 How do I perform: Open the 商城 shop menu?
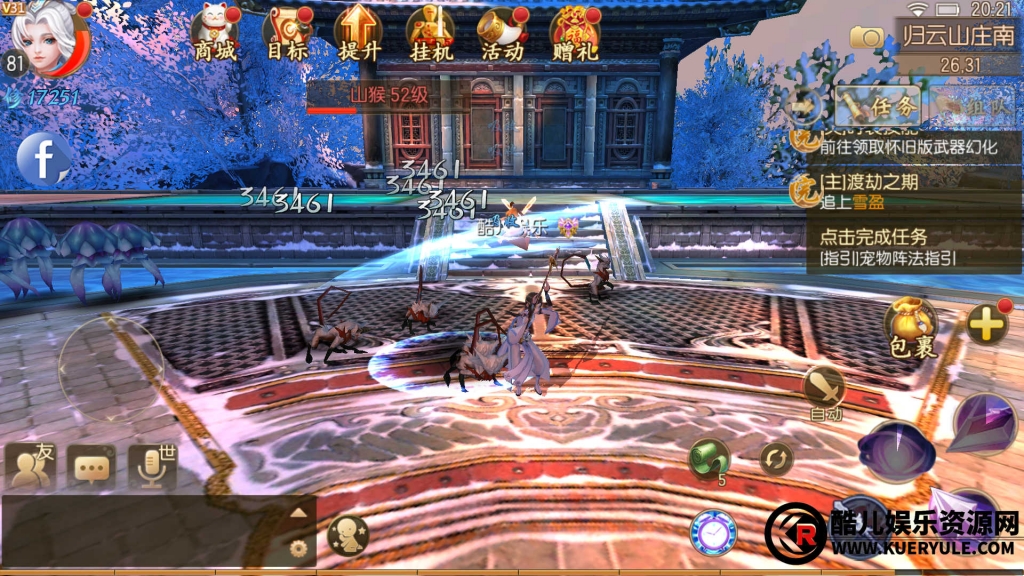click(215, 33)
